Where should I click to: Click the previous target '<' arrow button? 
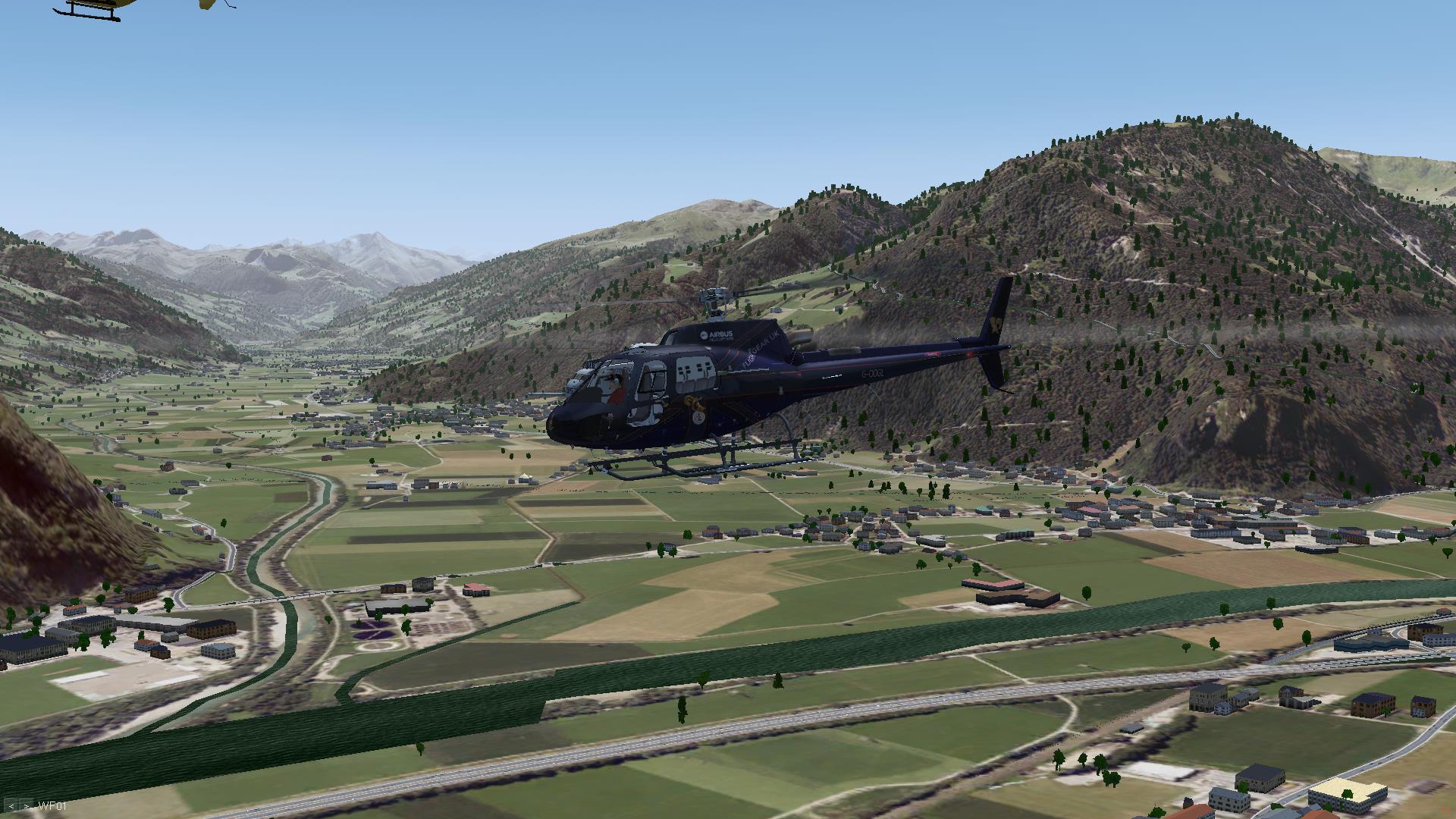coord(12,806)
